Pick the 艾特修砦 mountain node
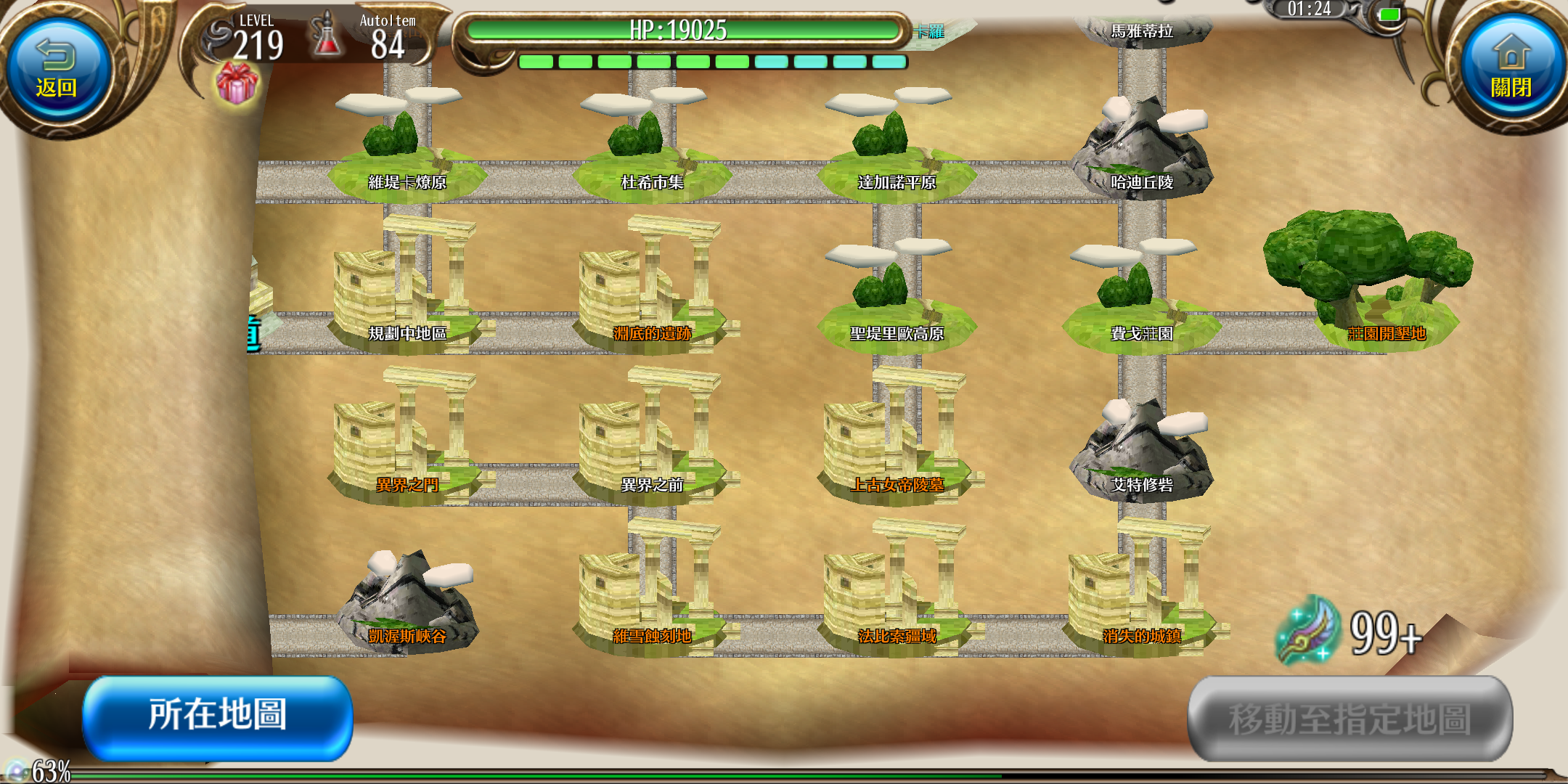Image resolution: width=1568 pixels, height=784 pixels. click(x=1142, y=454)
